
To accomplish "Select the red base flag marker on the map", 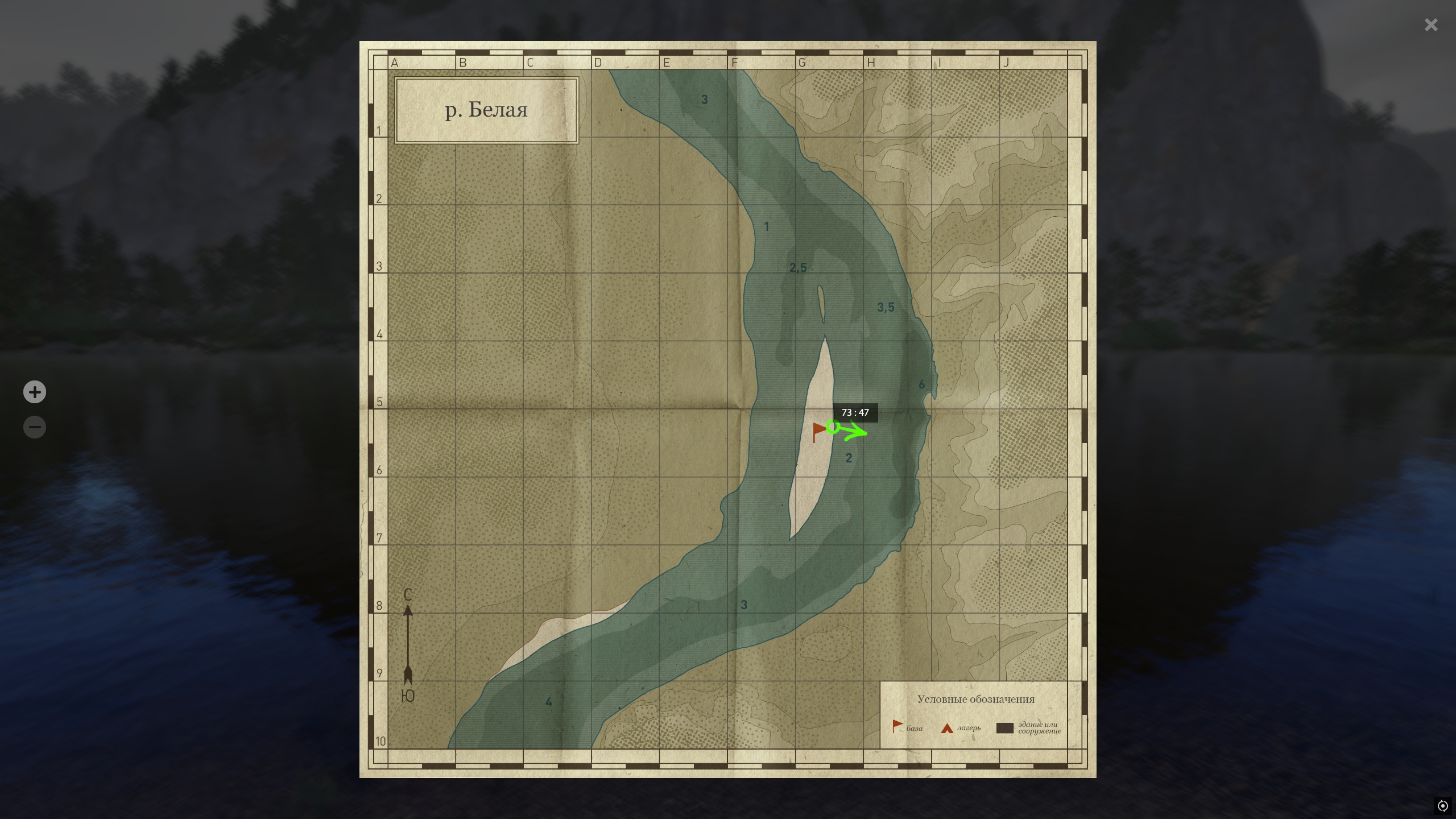I will tap(818, 431).
